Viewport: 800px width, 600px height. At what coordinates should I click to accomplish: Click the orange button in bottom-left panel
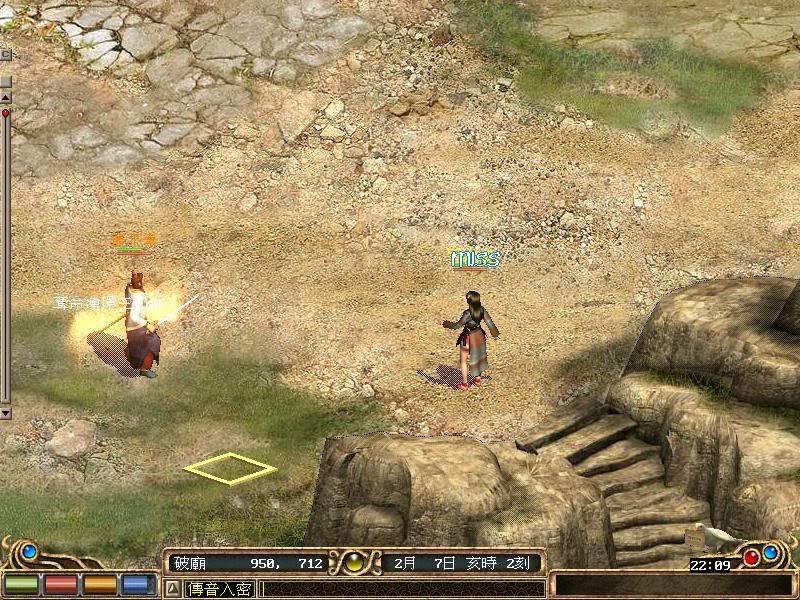coord(99,585)
